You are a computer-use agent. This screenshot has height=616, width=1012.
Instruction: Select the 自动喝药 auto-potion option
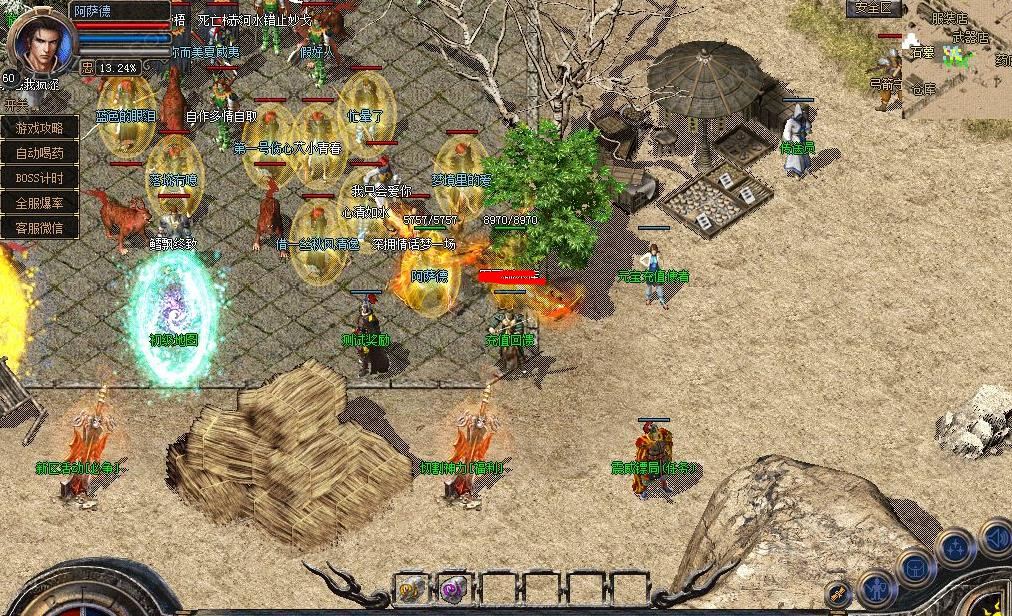(39, 153)
